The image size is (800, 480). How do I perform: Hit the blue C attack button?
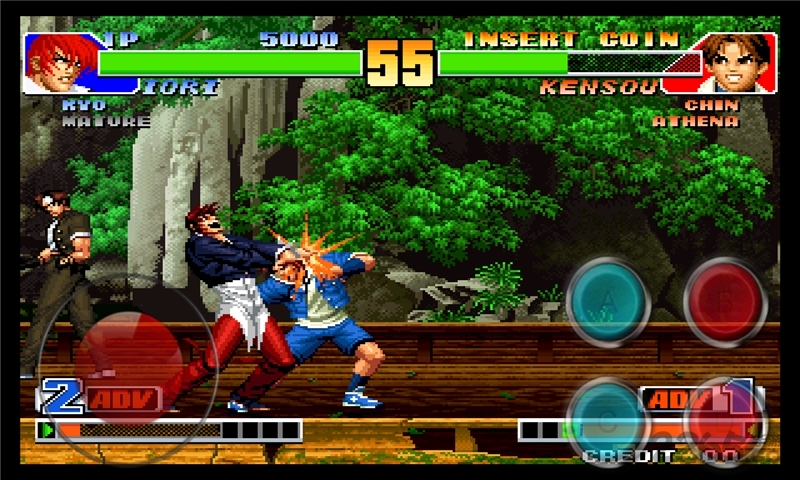click(x=608, y=416)
